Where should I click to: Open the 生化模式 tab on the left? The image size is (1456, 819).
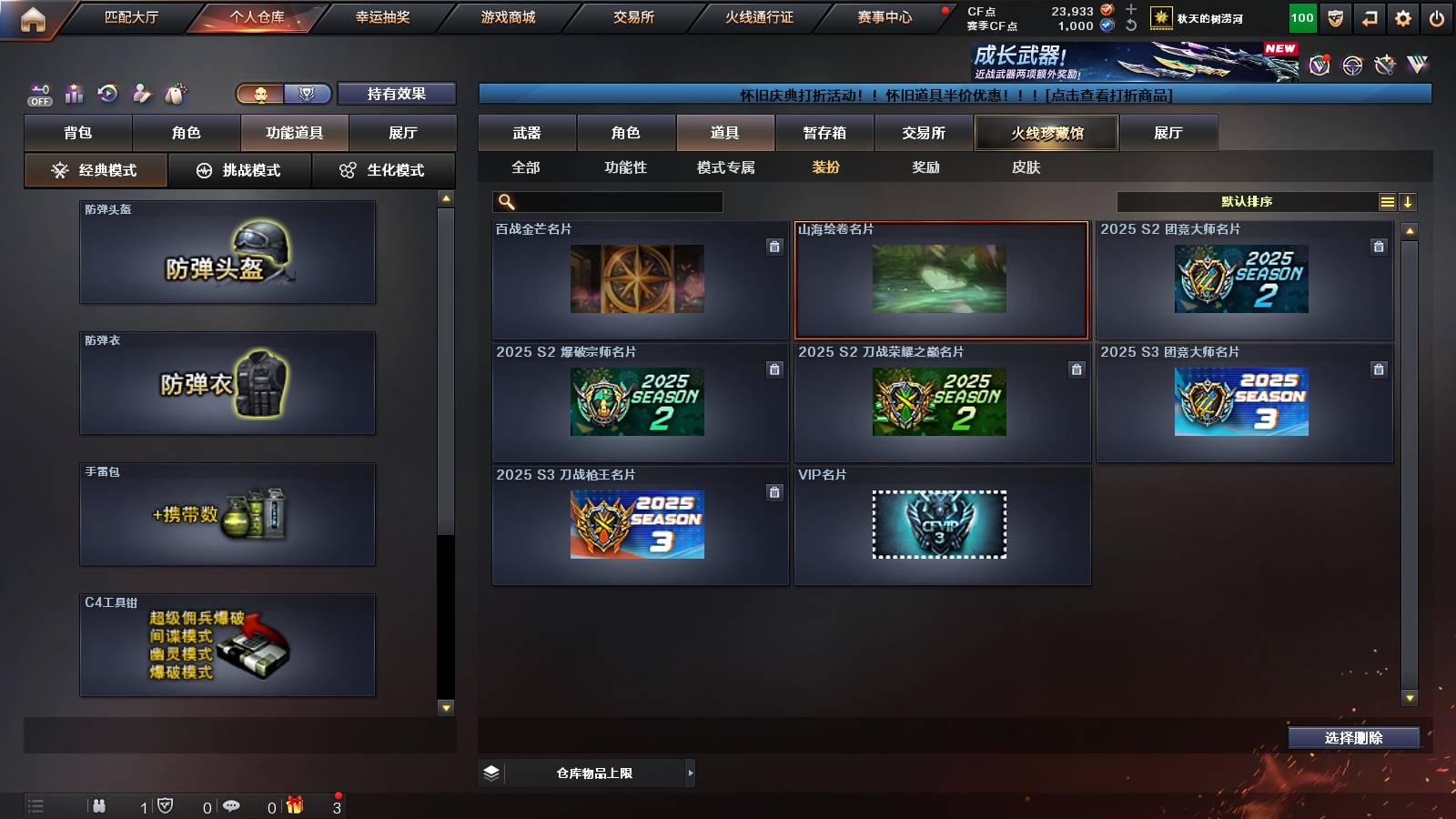(384, 169)
